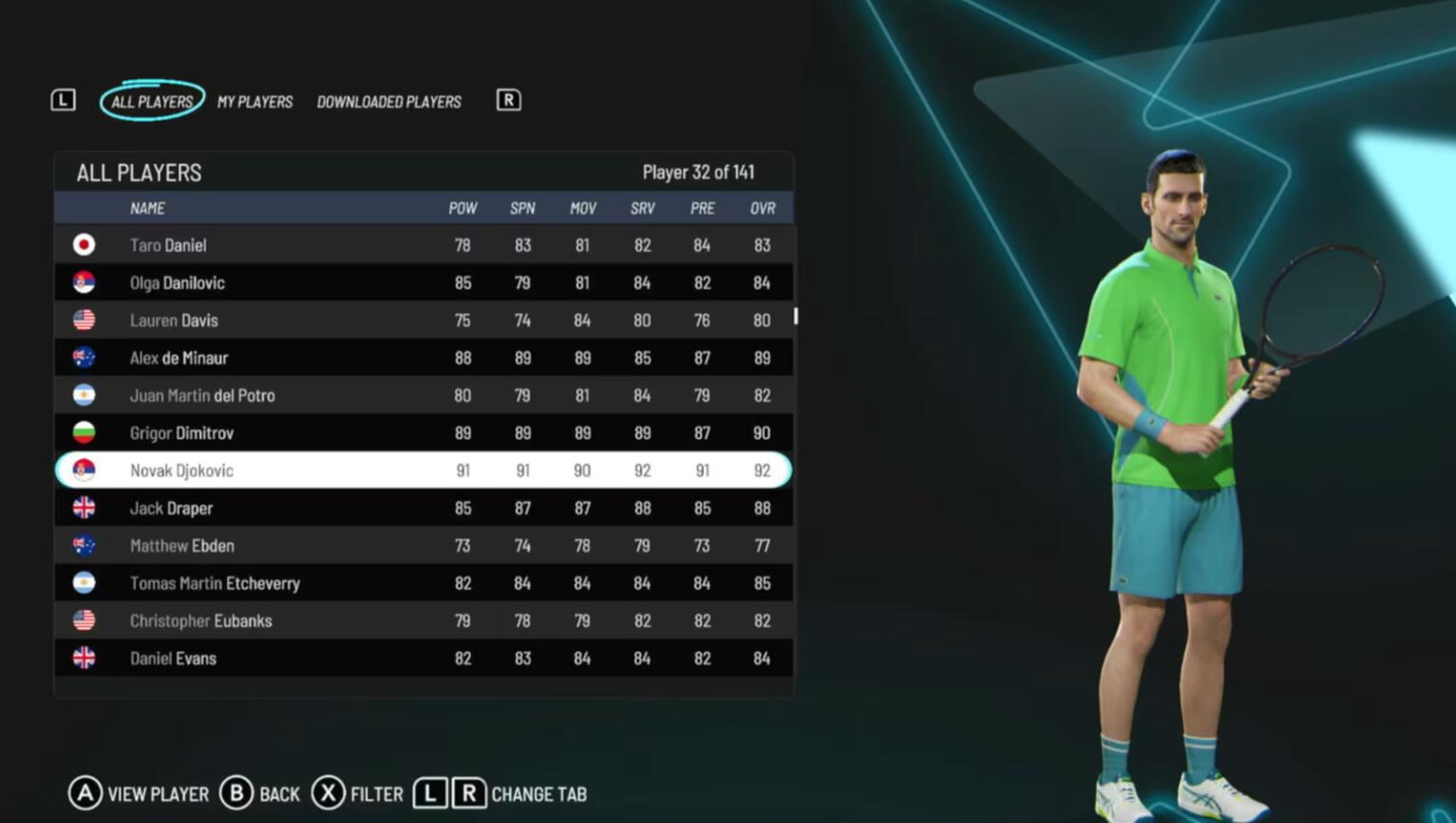Click the UK flag beside Jack Draper
Viewport: 1456px width, 823px height.
[x=84, y=507]
